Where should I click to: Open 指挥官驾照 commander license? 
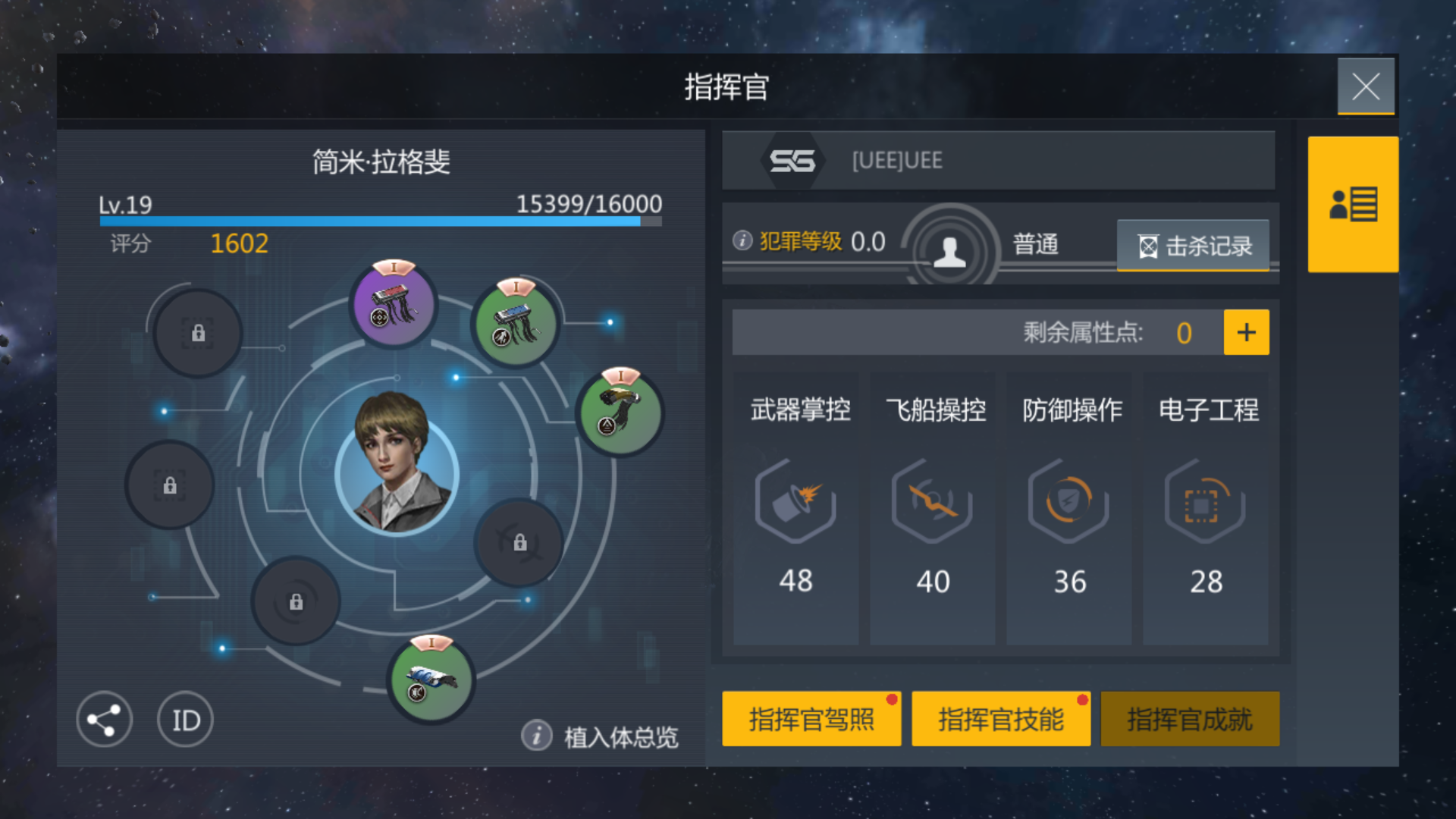coord(811,719)
